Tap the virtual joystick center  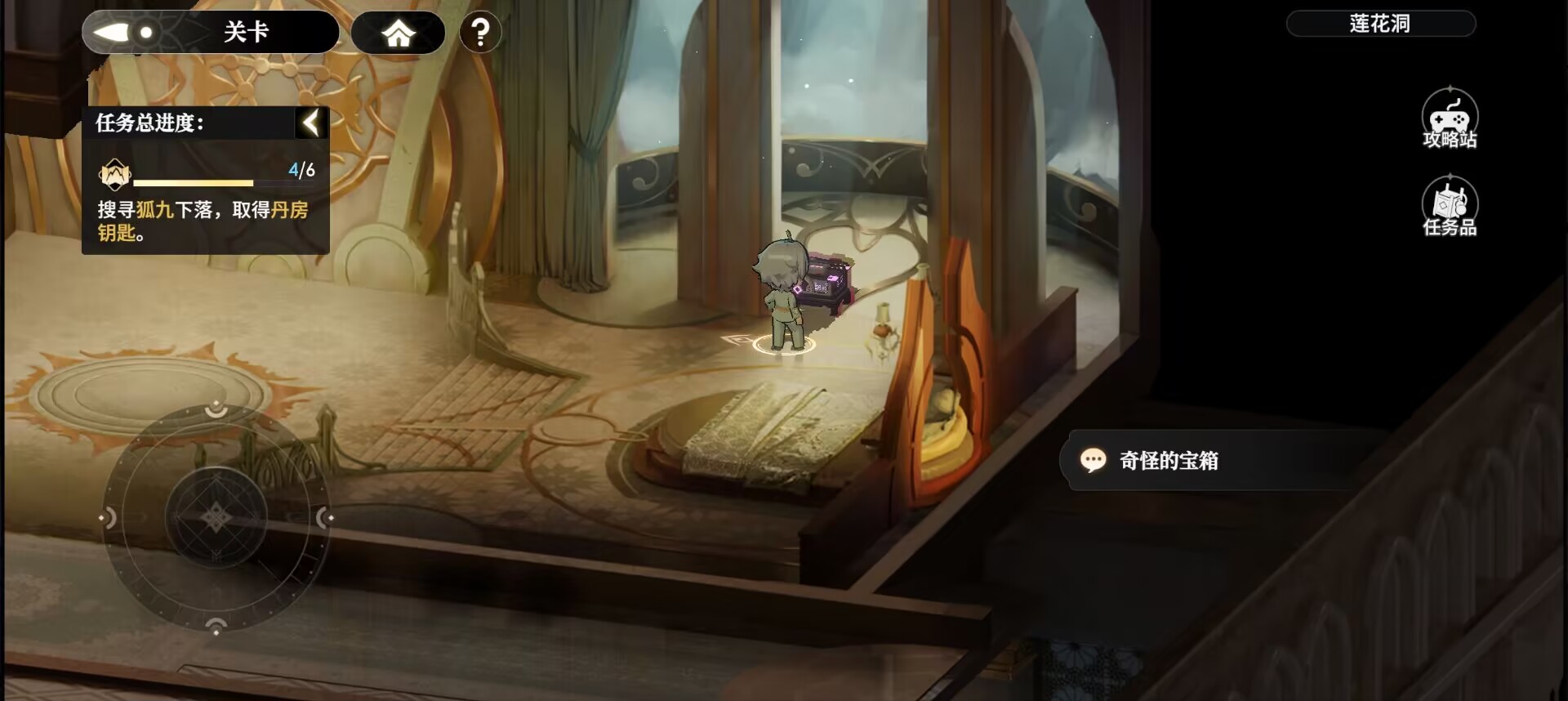click(216, 517)
